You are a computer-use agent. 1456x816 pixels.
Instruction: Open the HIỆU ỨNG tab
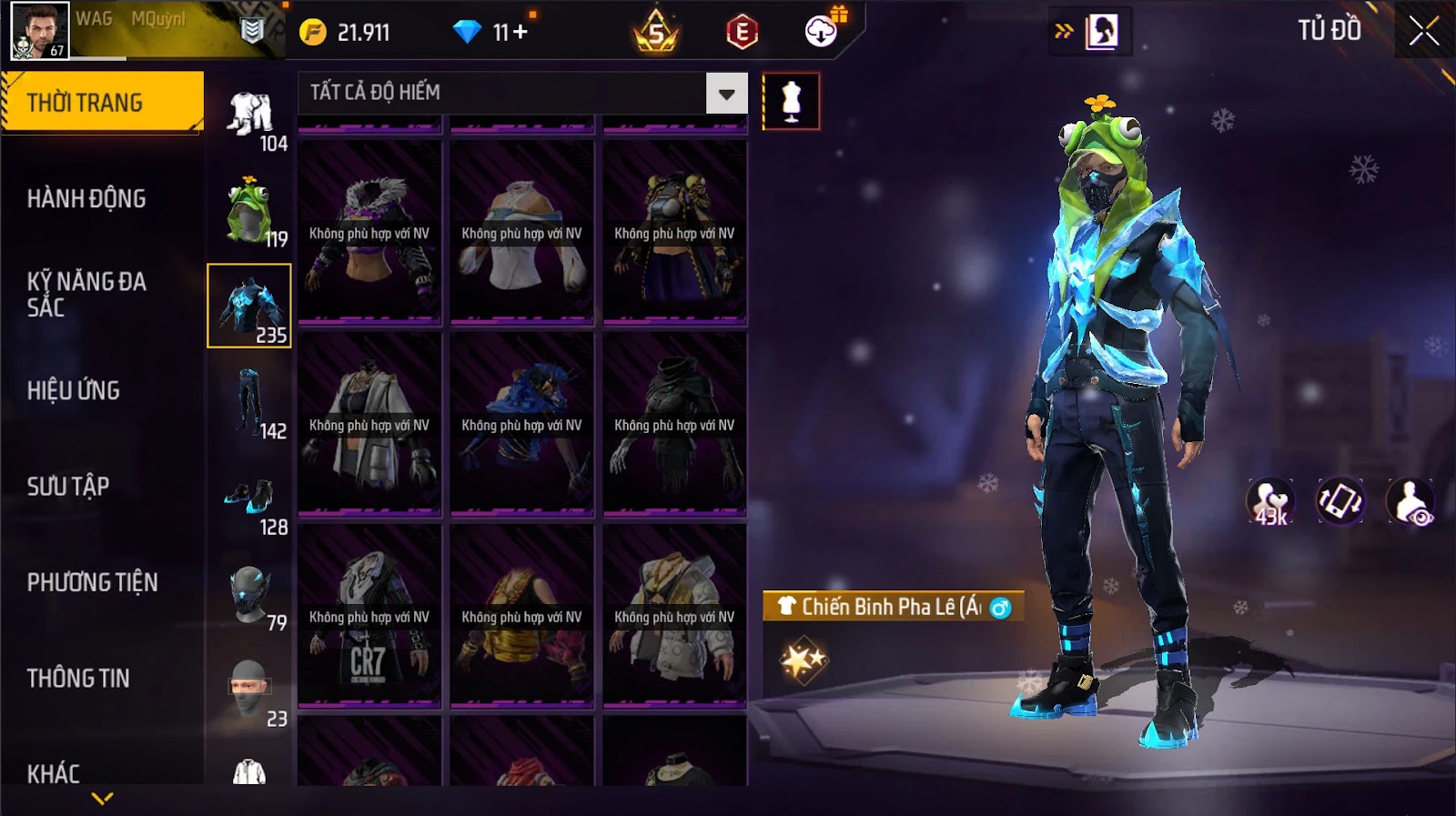tap(74, 390)
